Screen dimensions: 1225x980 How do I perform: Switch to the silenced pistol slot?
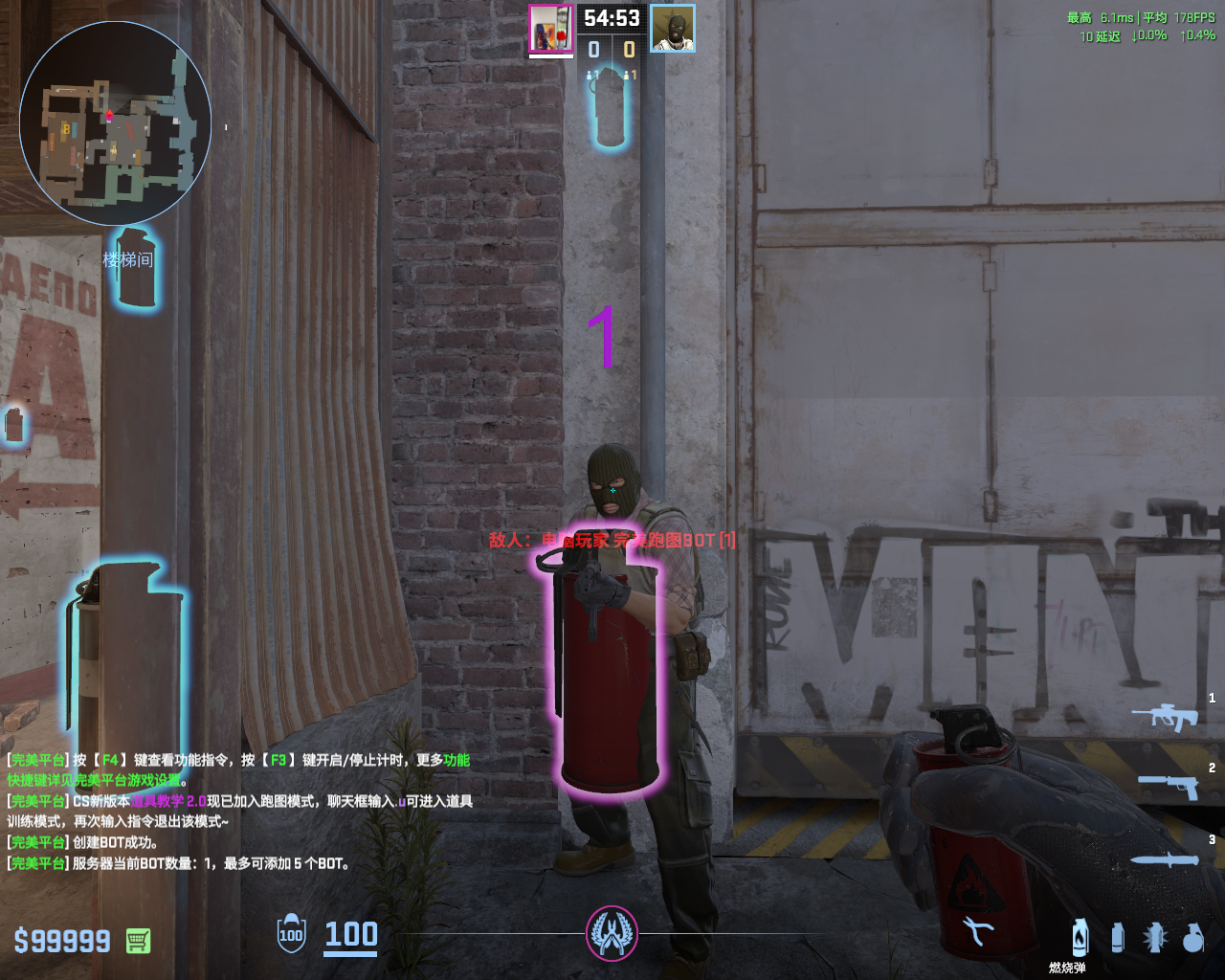click(x=1168, y=785)
